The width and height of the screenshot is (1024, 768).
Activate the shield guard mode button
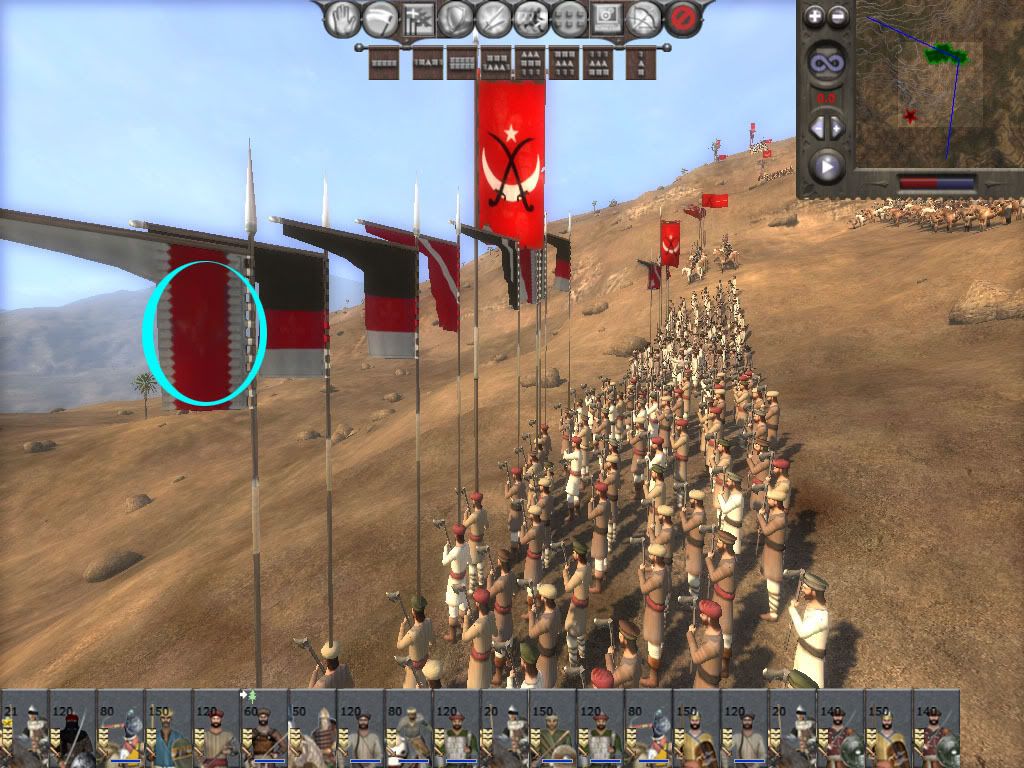point(456,18)
